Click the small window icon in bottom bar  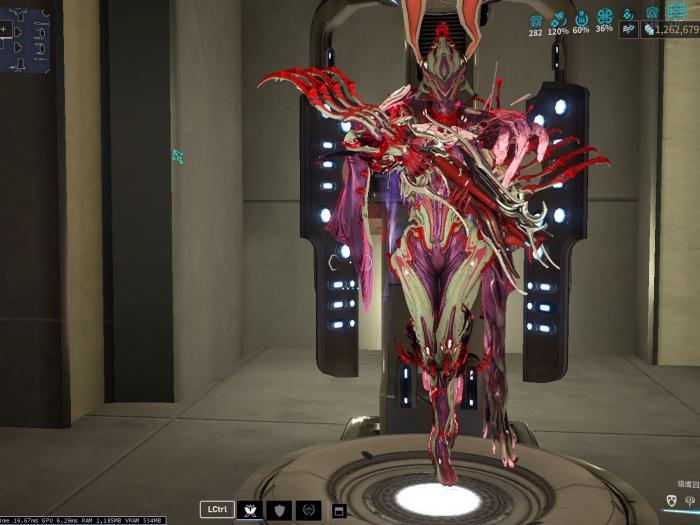(x=339, y=511)
